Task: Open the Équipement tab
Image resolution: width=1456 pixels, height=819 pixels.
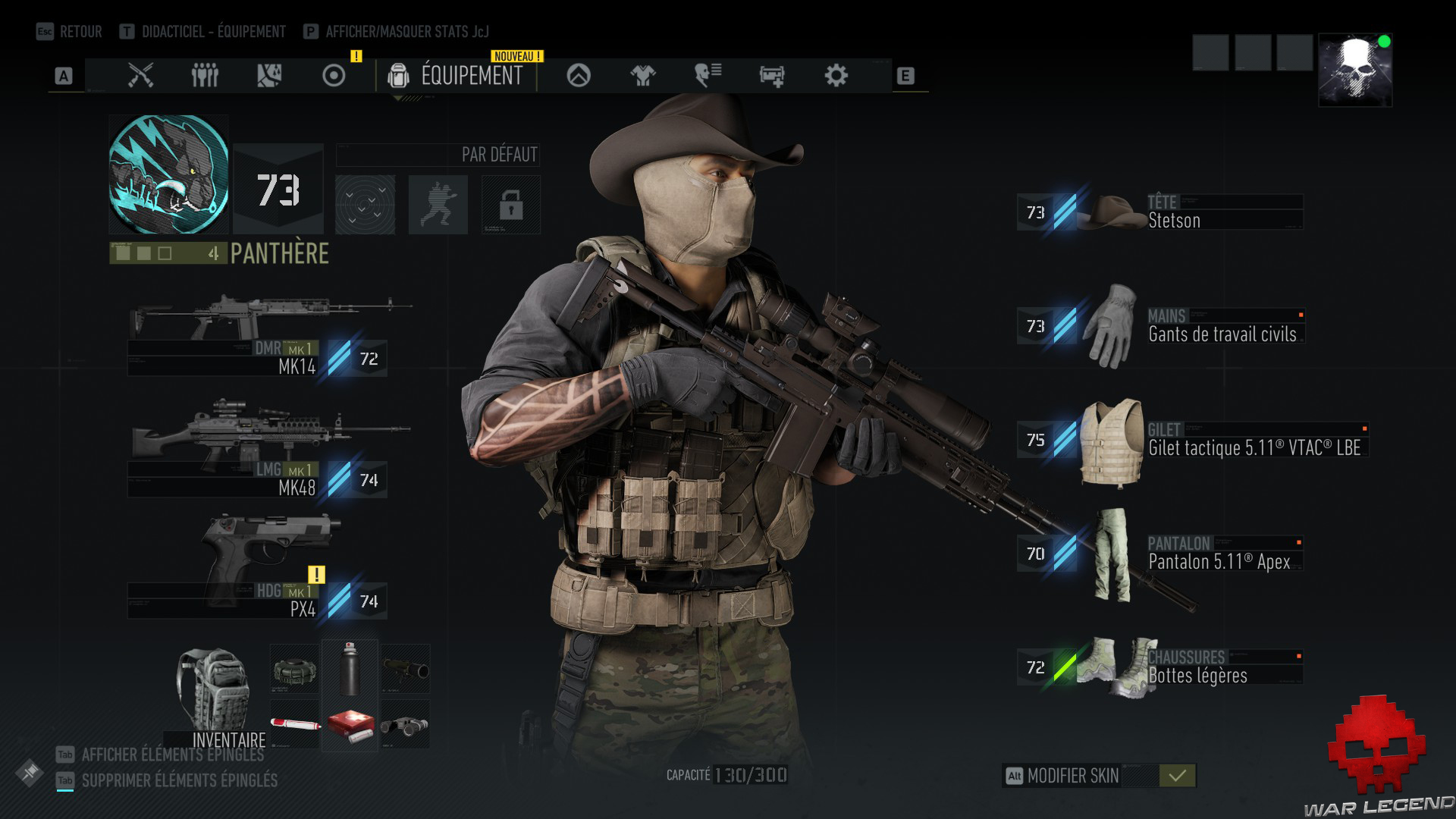Action: 457,76
